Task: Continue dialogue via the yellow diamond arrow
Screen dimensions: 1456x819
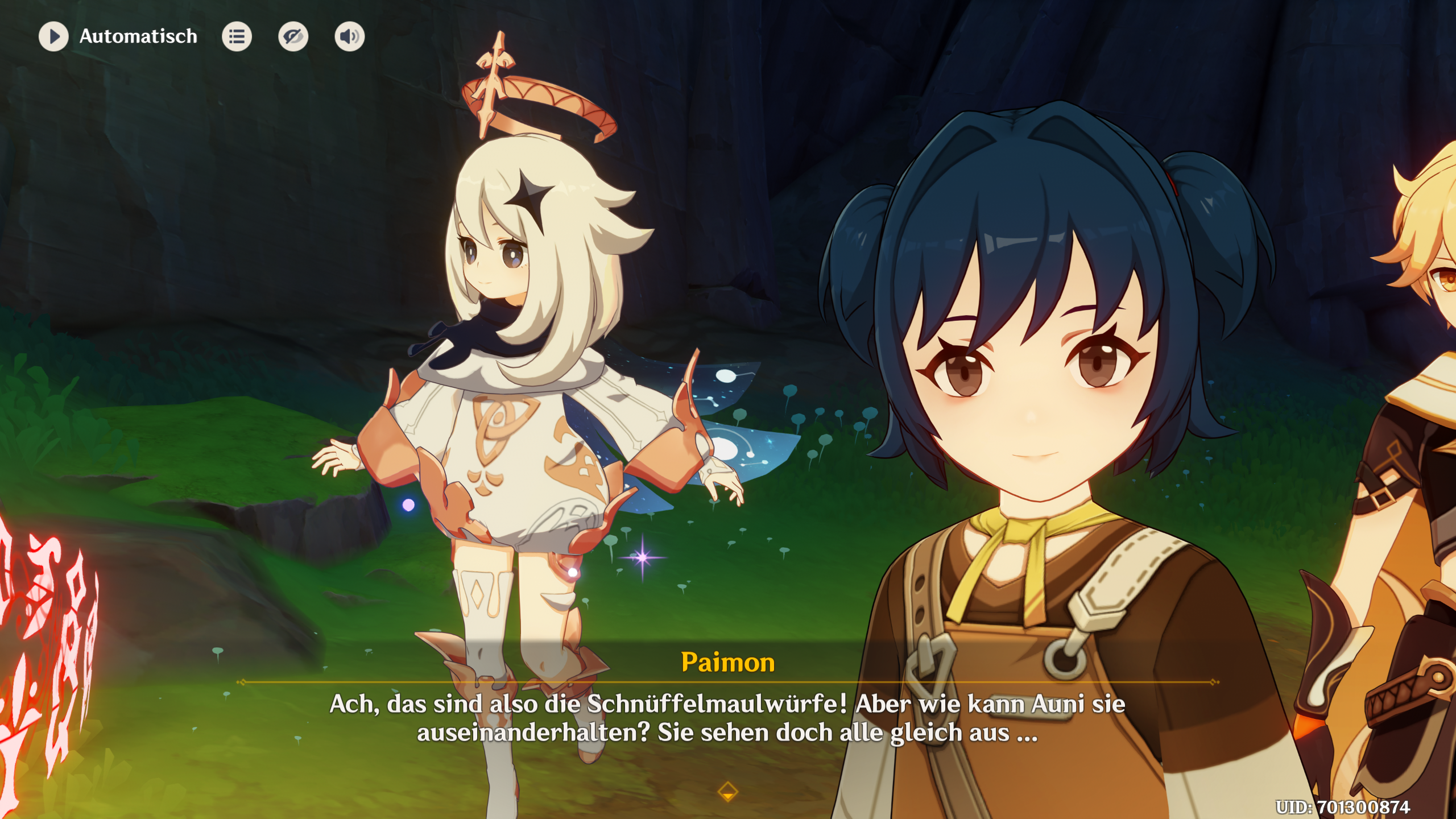Action: point(727,791)
